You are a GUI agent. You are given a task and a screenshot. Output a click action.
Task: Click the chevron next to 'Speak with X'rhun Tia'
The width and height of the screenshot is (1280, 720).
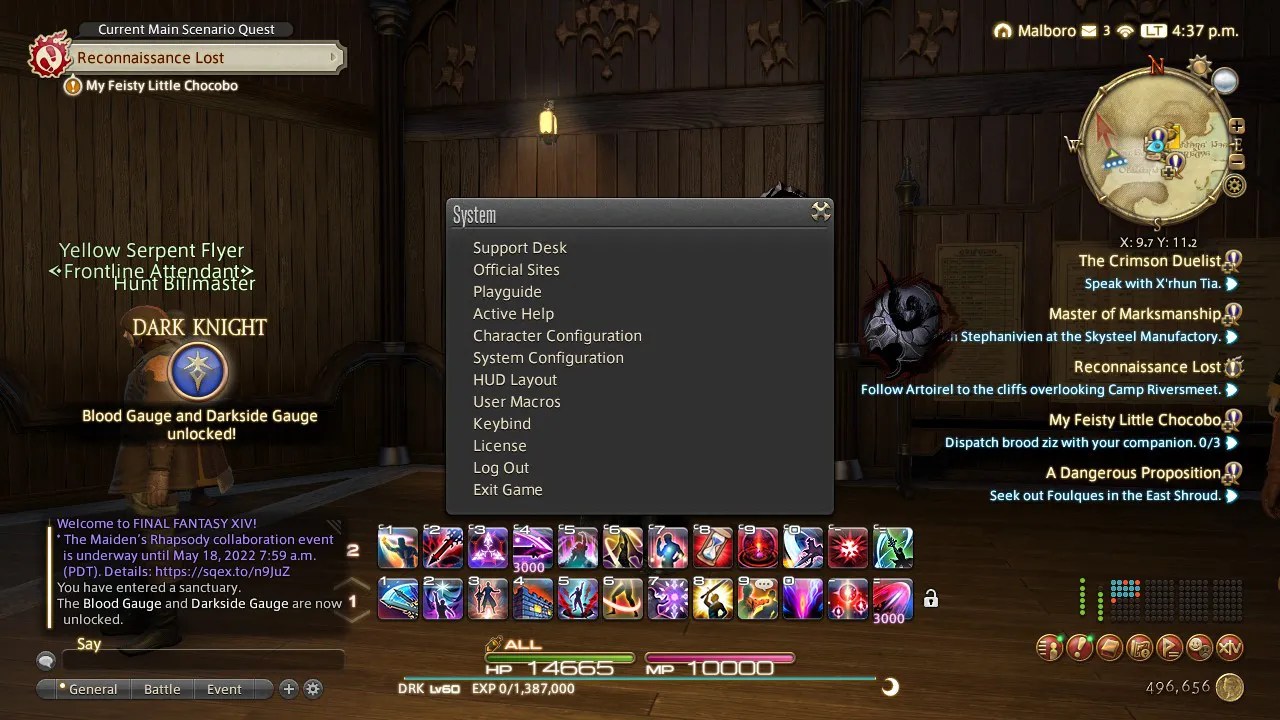click(1232, 283)
